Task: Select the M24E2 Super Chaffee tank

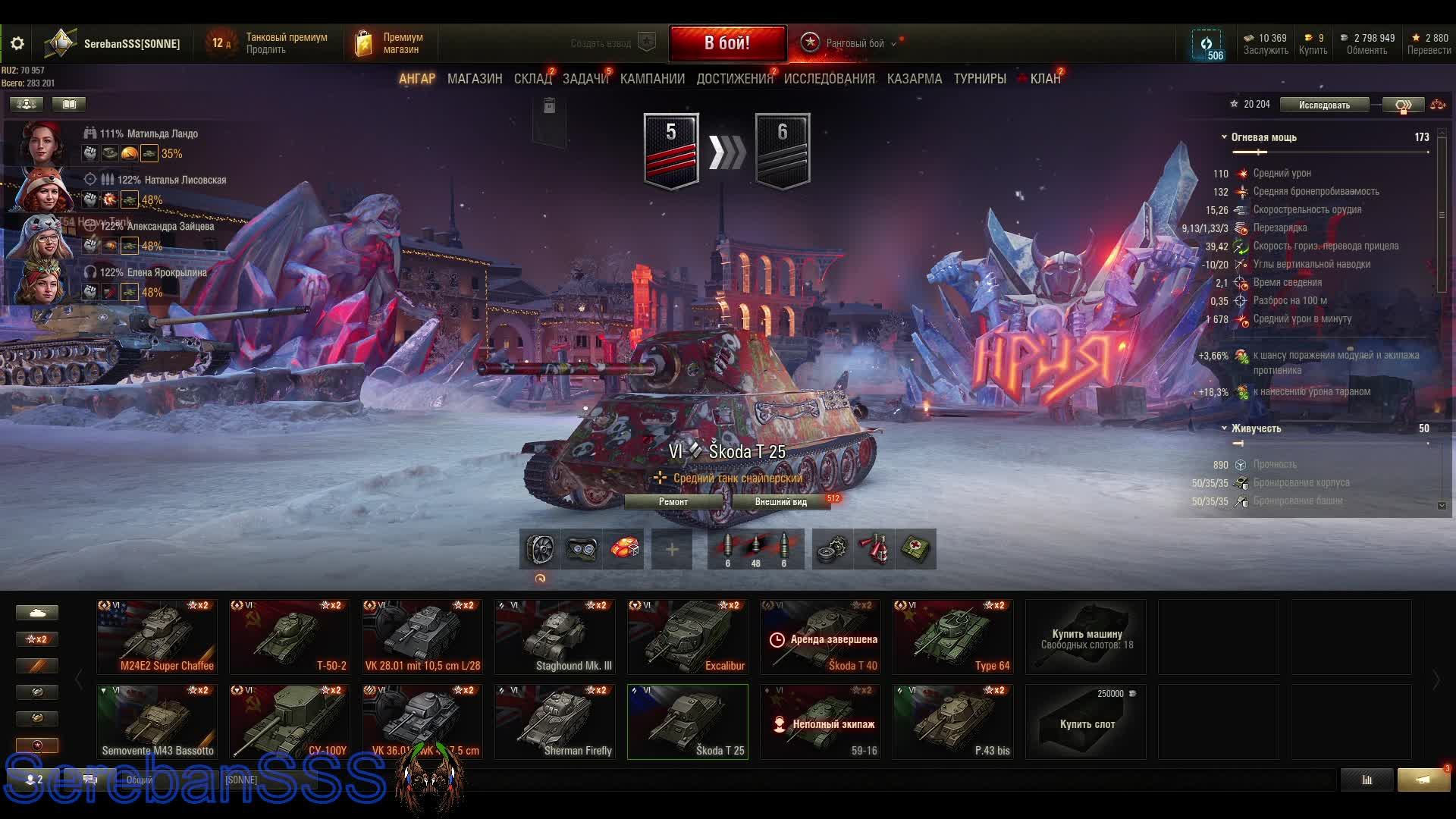Action: [x=157, y=637]
